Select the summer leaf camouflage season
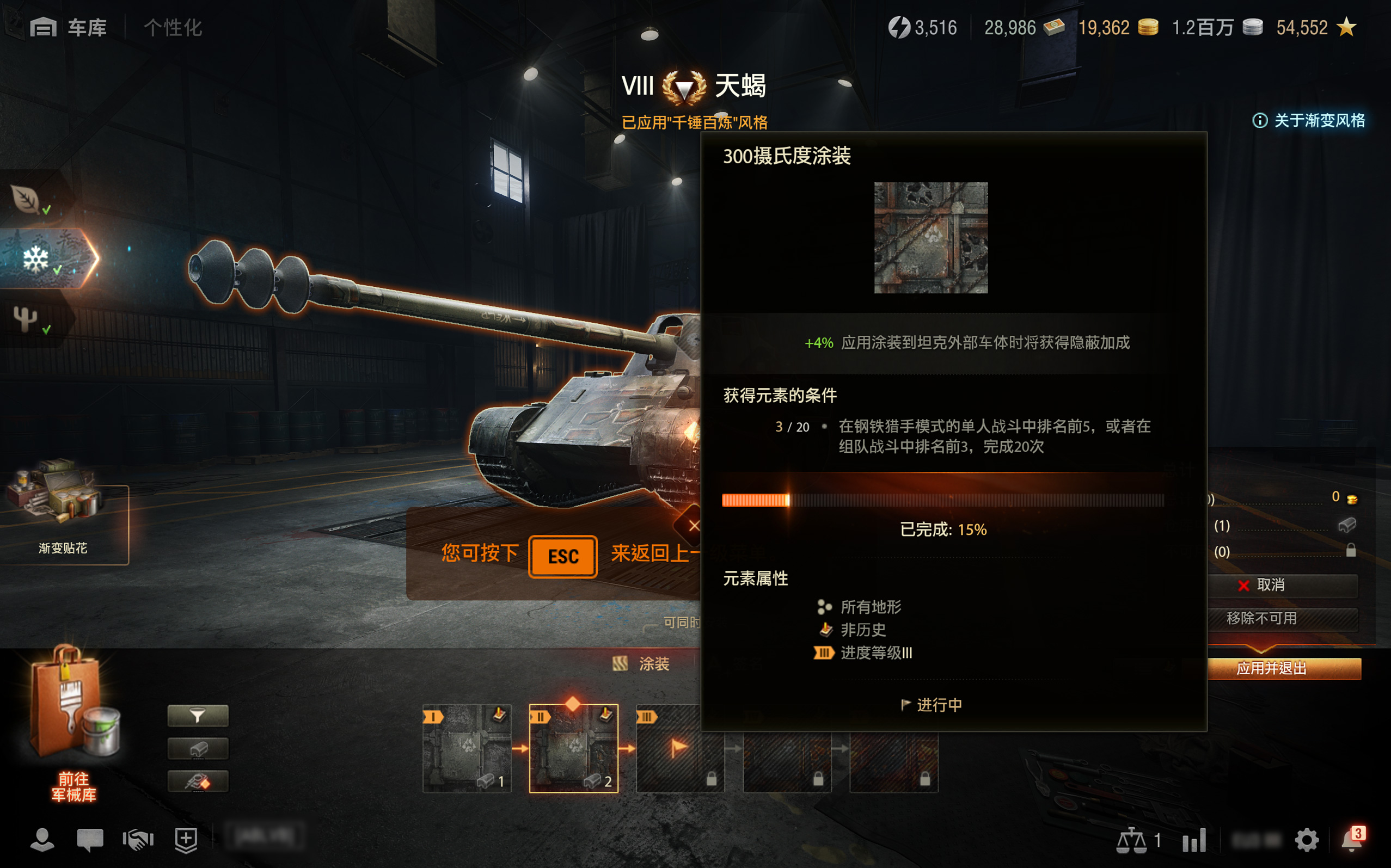 pos(28,199)
